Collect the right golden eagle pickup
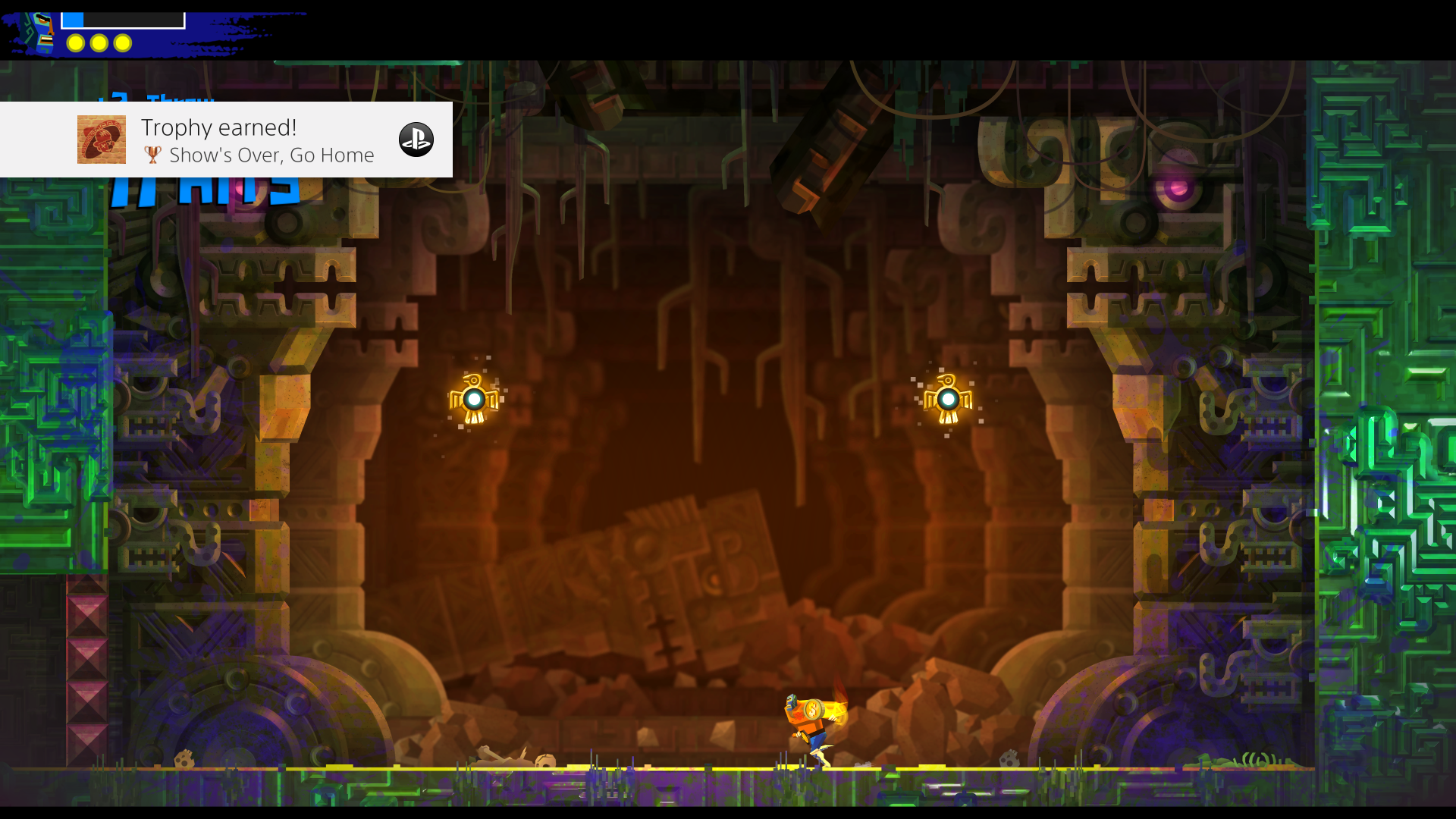 pos(948,397)
